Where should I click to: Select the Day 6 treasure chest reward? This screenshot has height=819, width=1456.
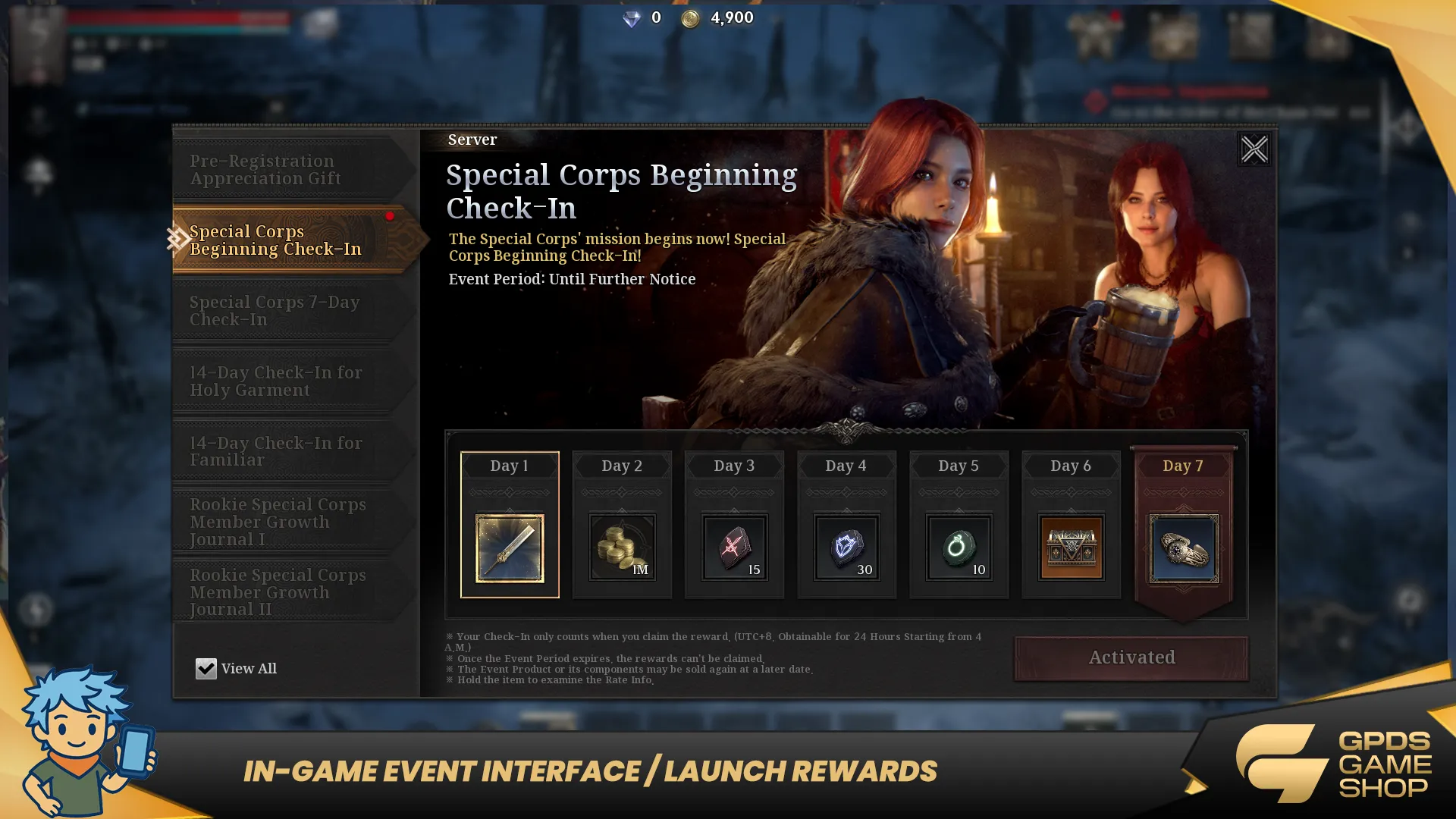click(x=1071, y=548)
